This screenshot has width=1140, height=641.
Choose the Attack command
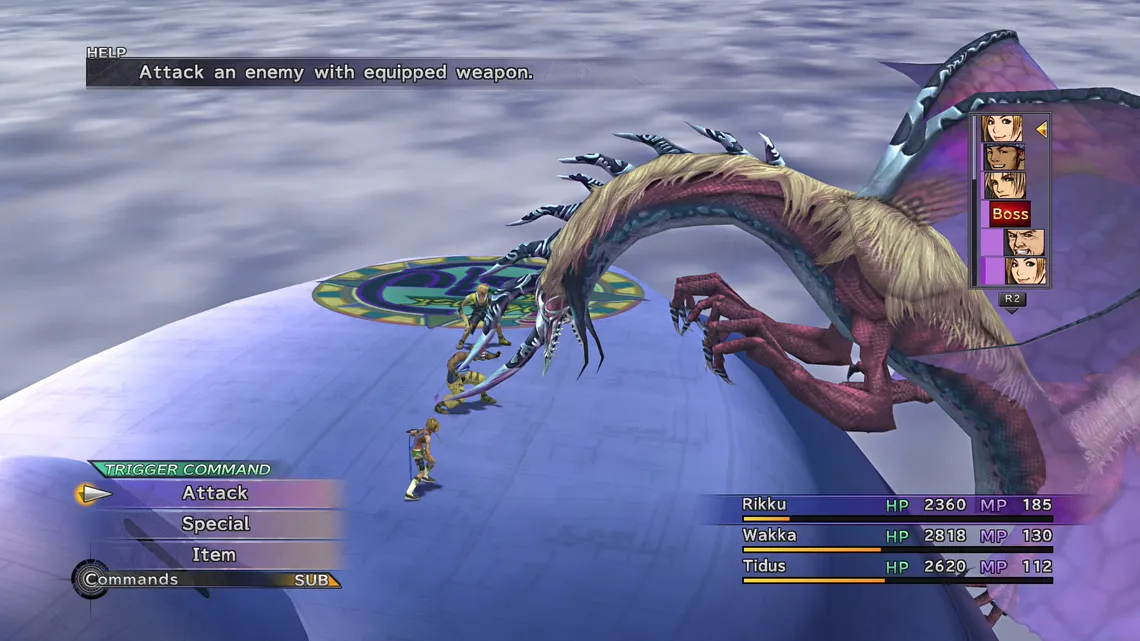point(214,493)
